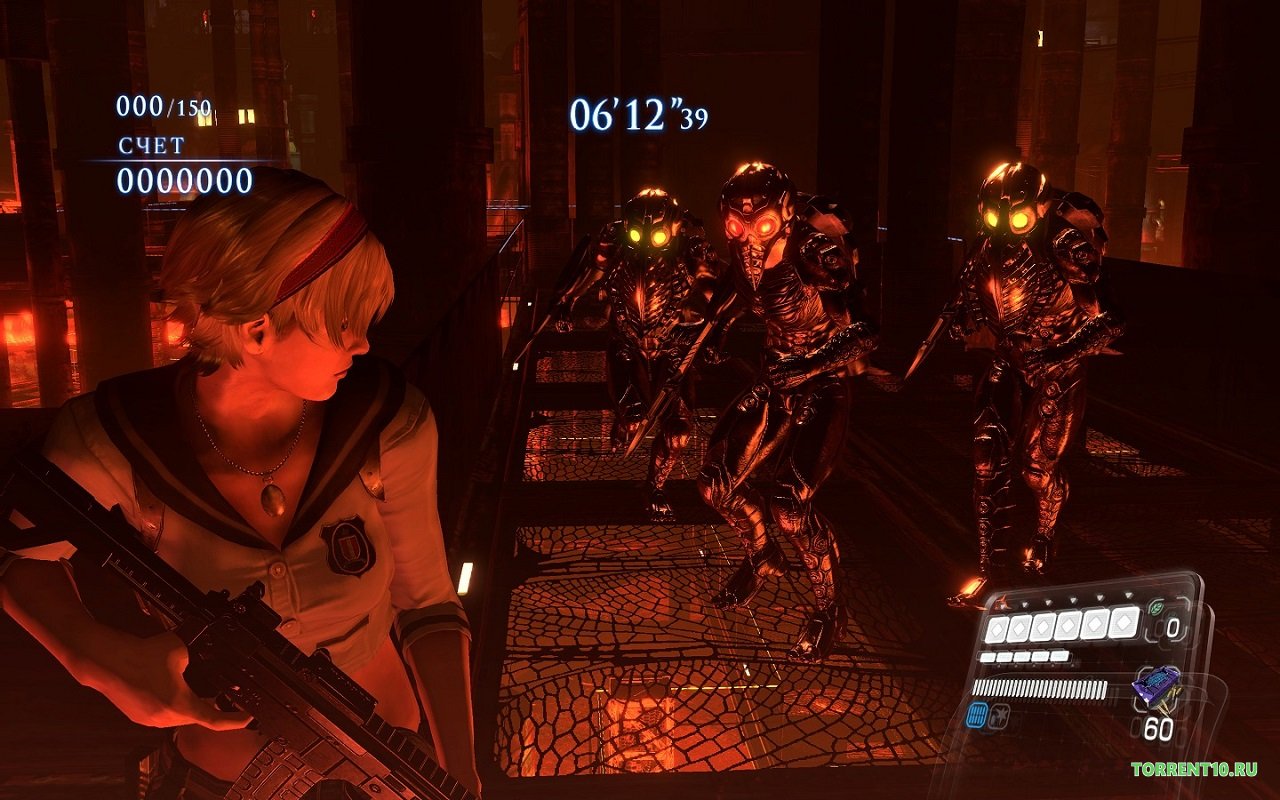
Task: Open the torrent10.ru watermark link
Action: coord(1194,769)
